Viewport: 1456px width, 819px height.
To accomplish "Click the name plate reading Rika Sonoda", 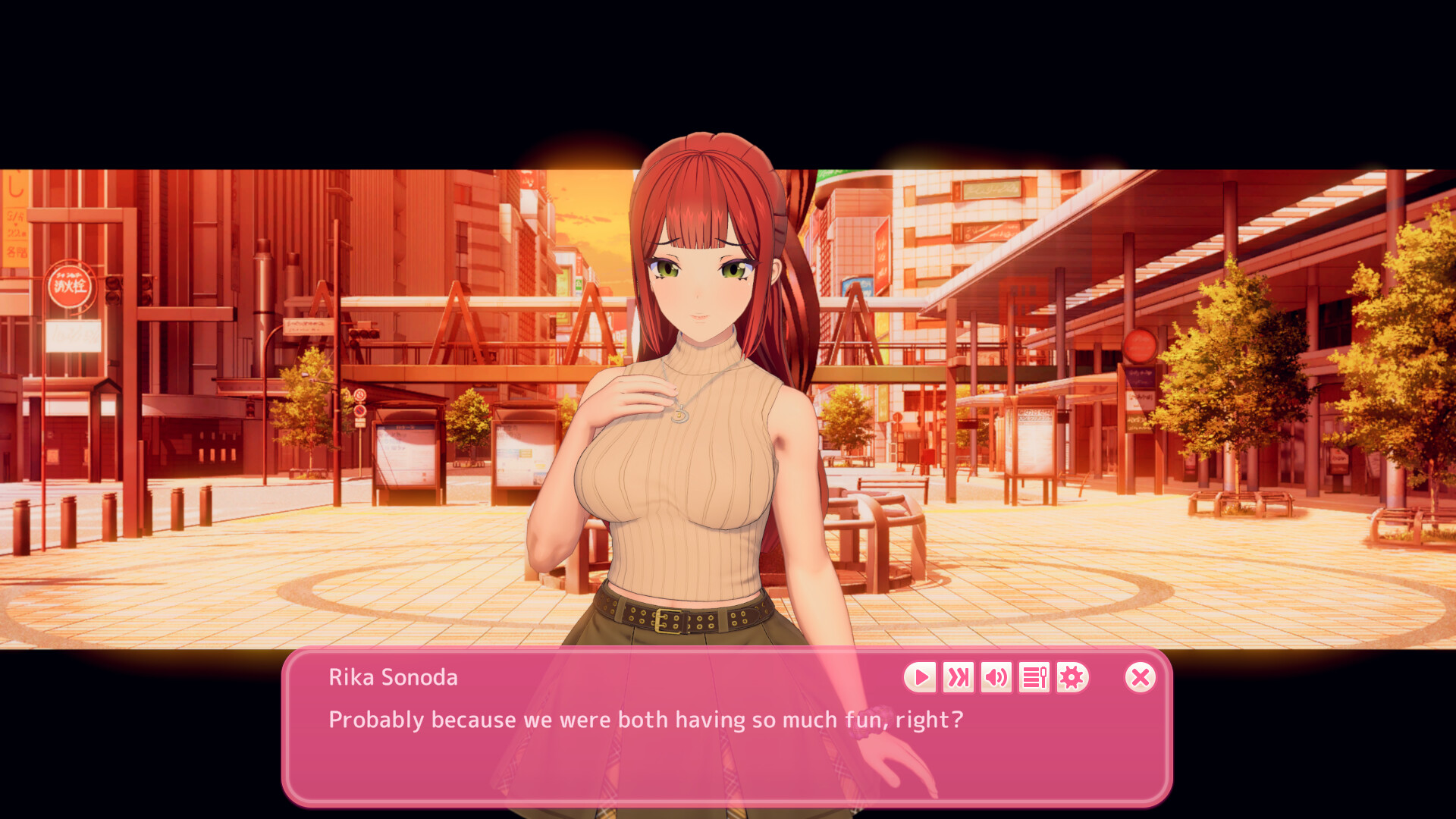I will click(393, 677).
